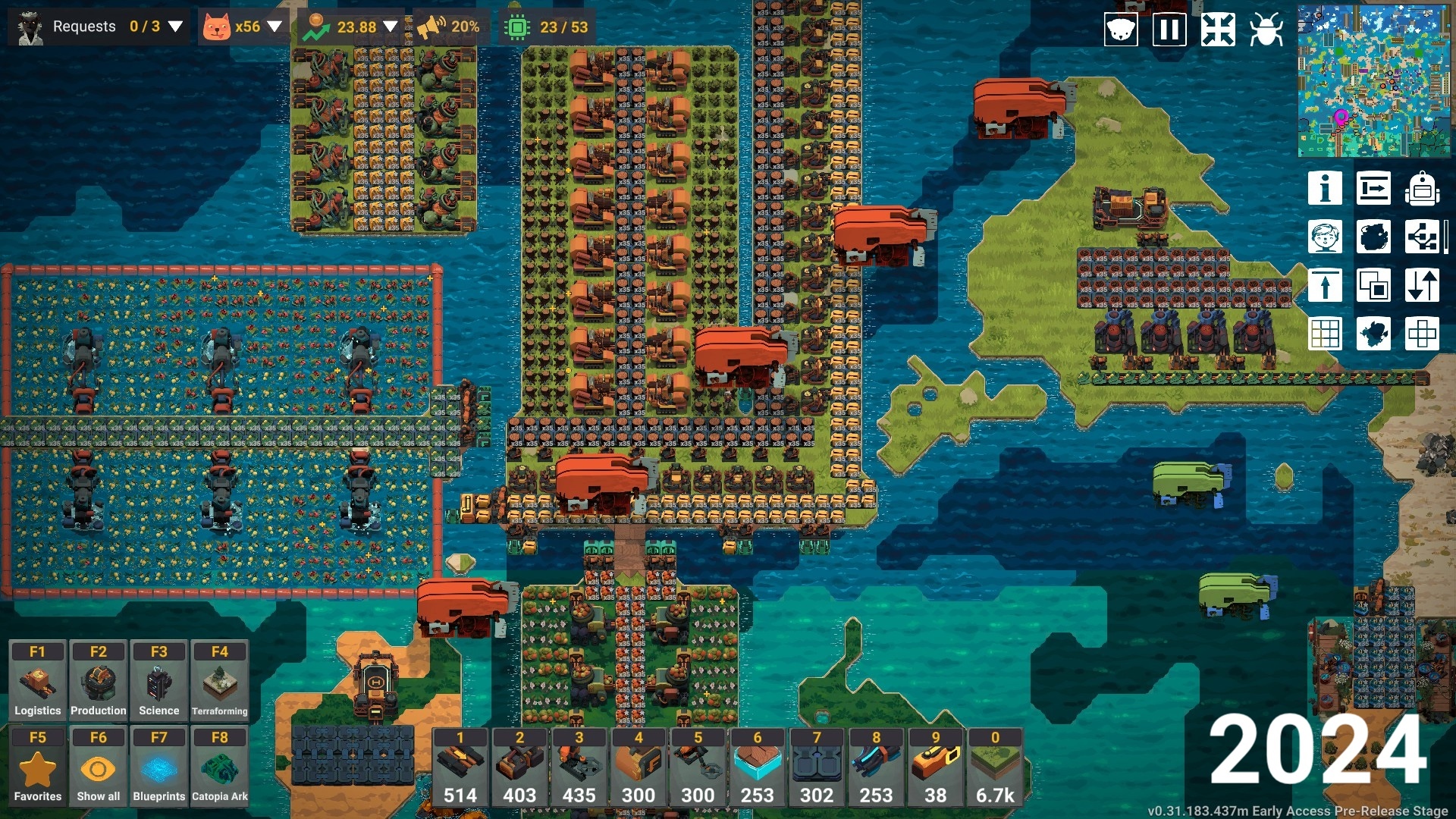Toggle fullscreen with the arrows icon
1456x819 pixels.
(1218, 30)
